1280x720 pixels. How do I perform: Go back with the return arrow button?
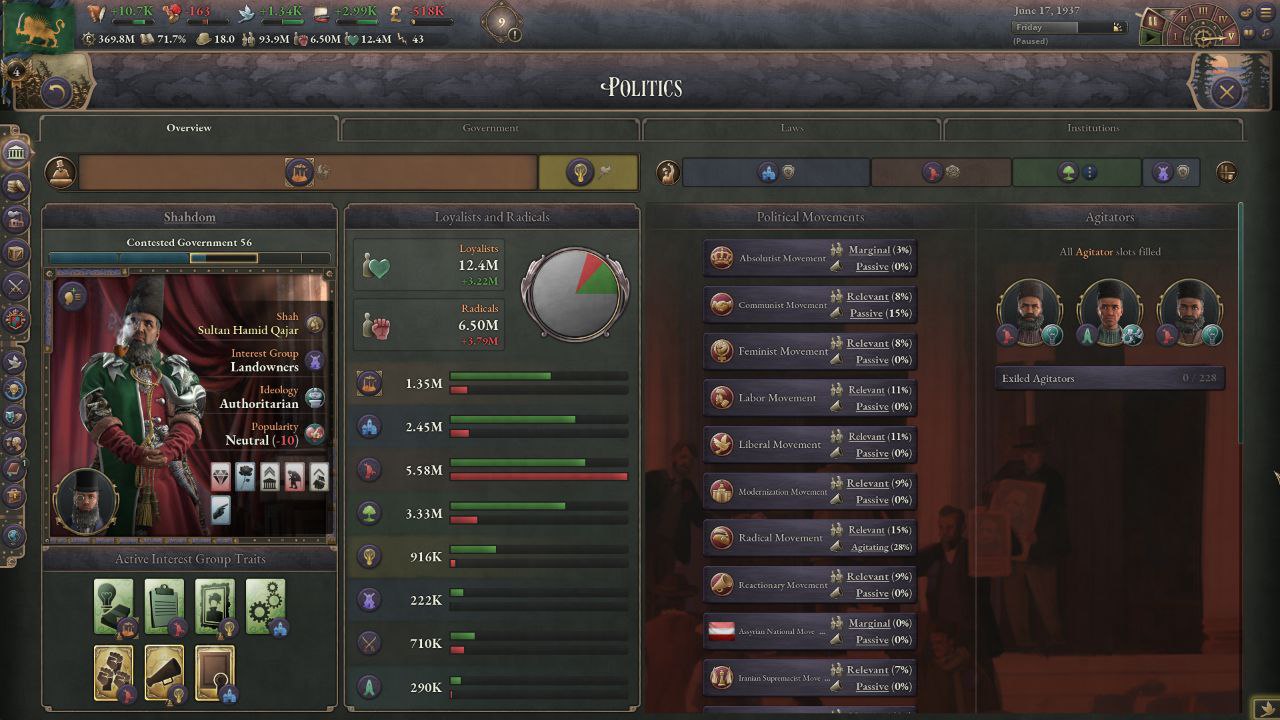pos(57,93)
